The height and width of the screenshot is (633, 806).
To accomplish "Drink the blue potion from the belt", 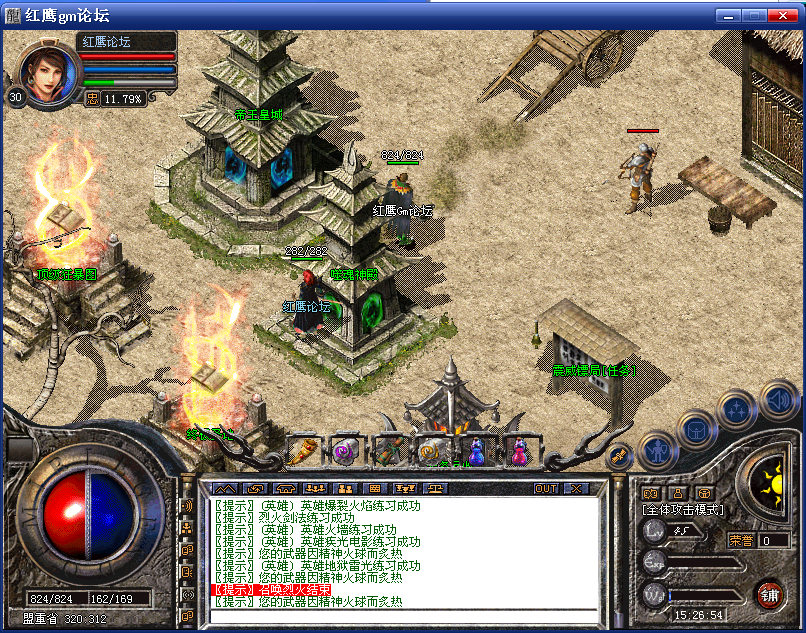I will 476,452.
